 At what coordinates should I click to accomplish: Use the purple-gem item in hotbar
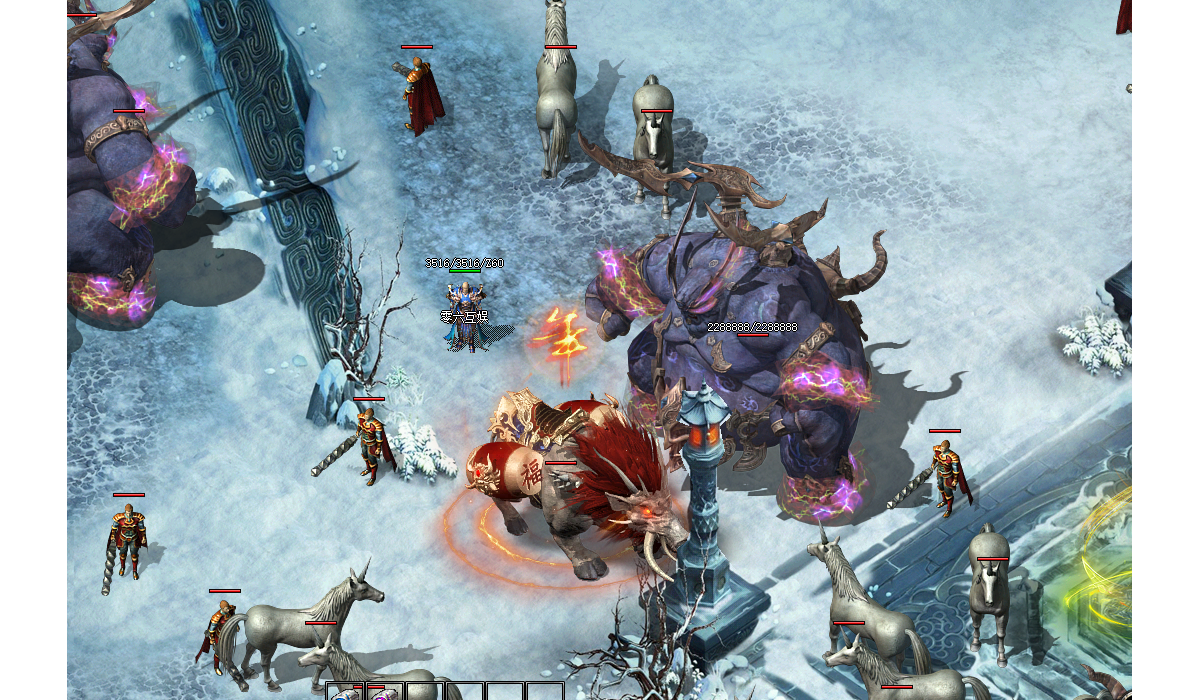[384, 693]
